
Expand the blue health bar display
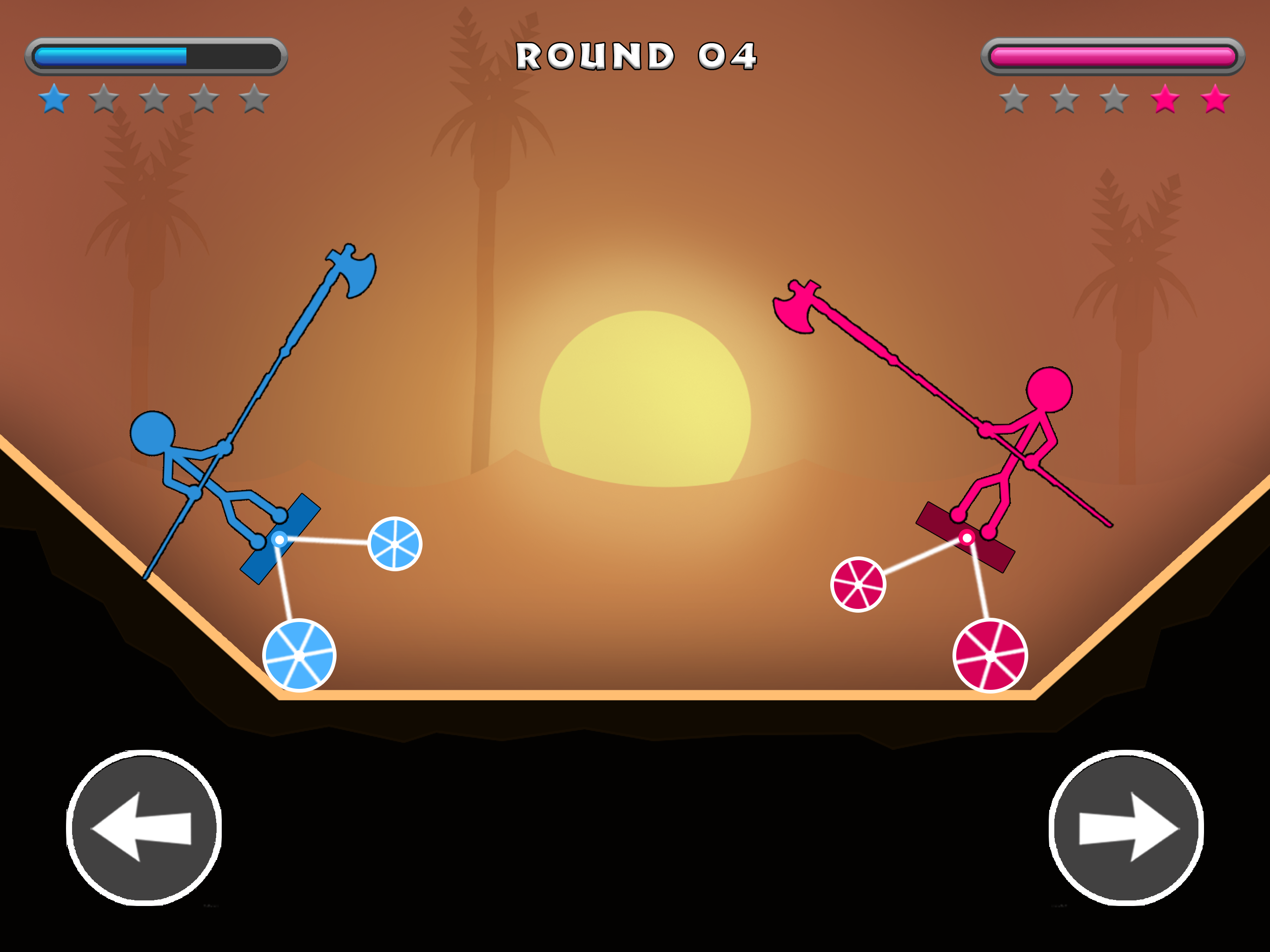tap(154, 54)
